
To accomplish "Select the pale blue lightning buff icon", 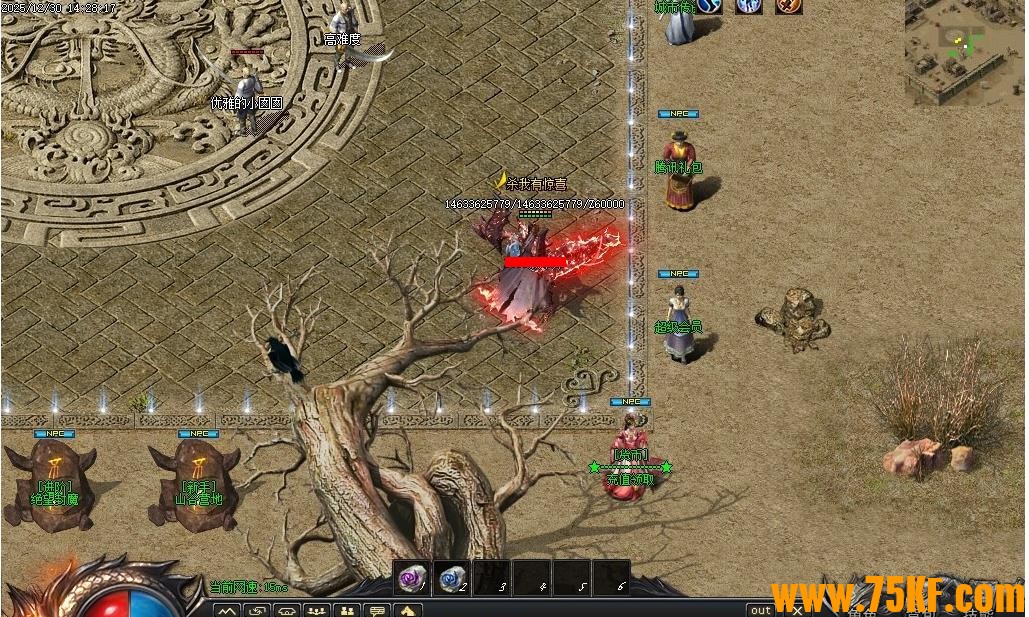I will 748,5.
